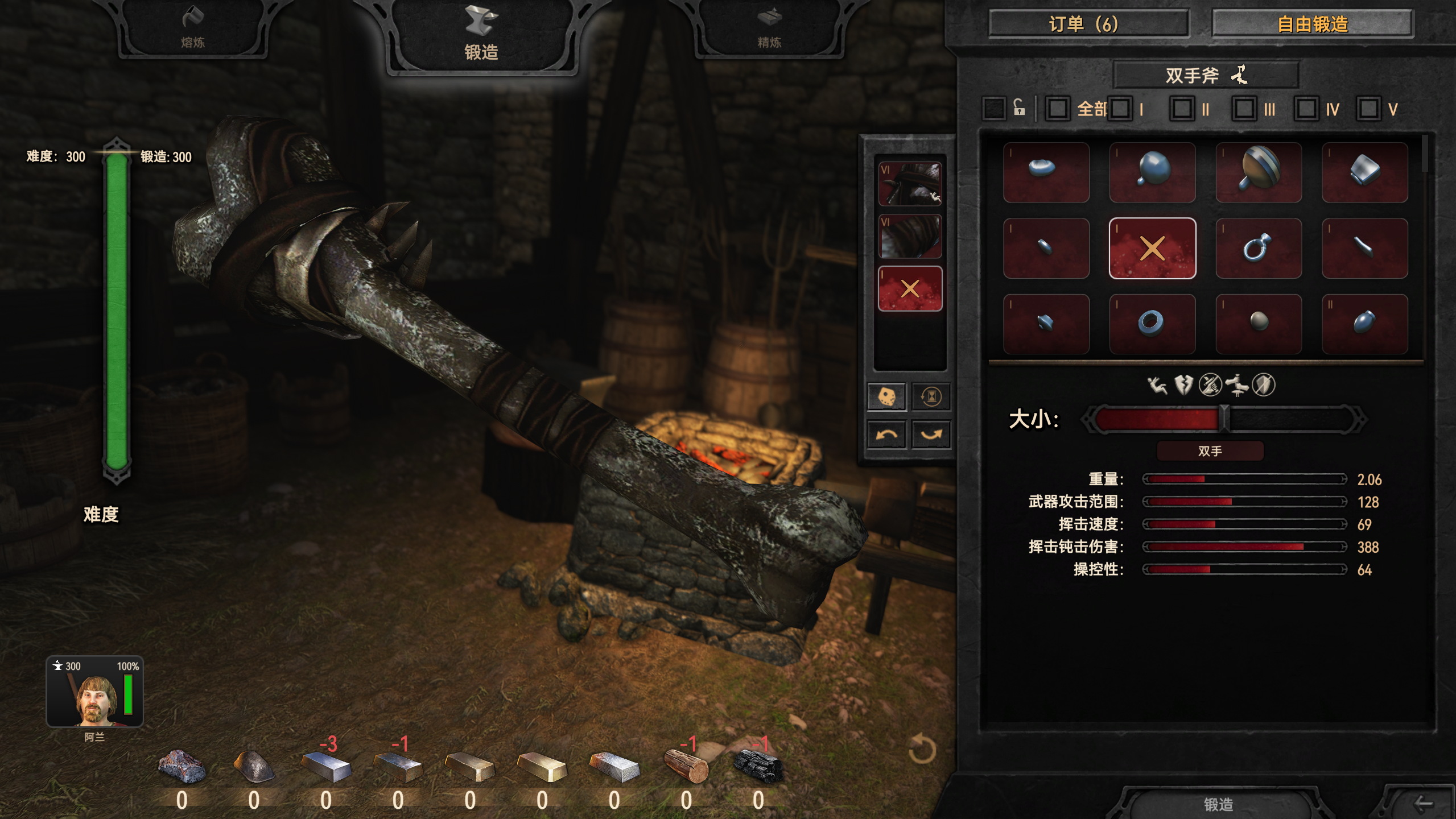Viewport: 1456px width, 819px height.
Task: Tick the tier III filter checkbox
Action: (x=1244, y=109)
